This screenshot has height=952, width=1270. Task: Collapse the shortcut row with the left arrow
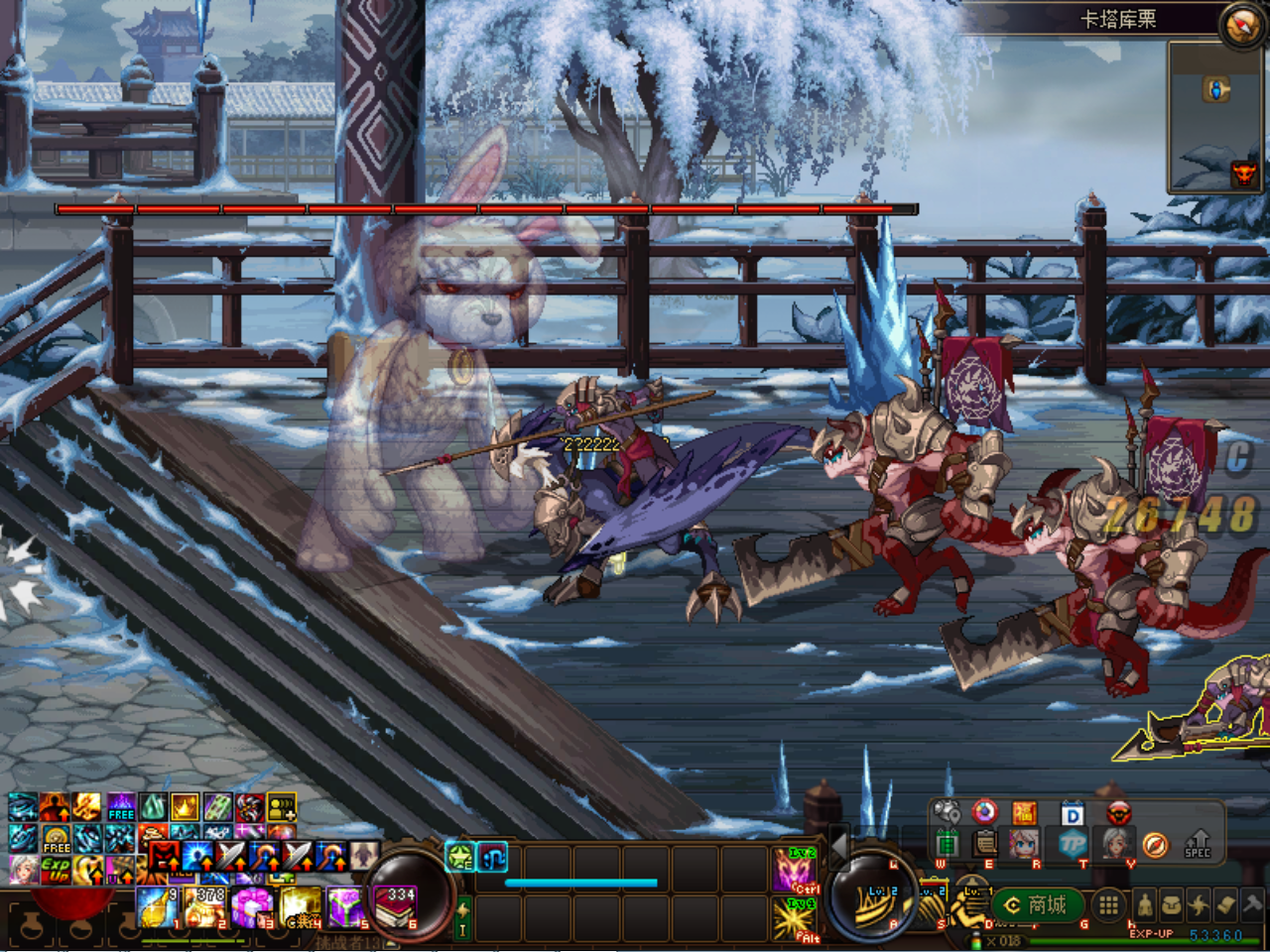tap(838, 848)
